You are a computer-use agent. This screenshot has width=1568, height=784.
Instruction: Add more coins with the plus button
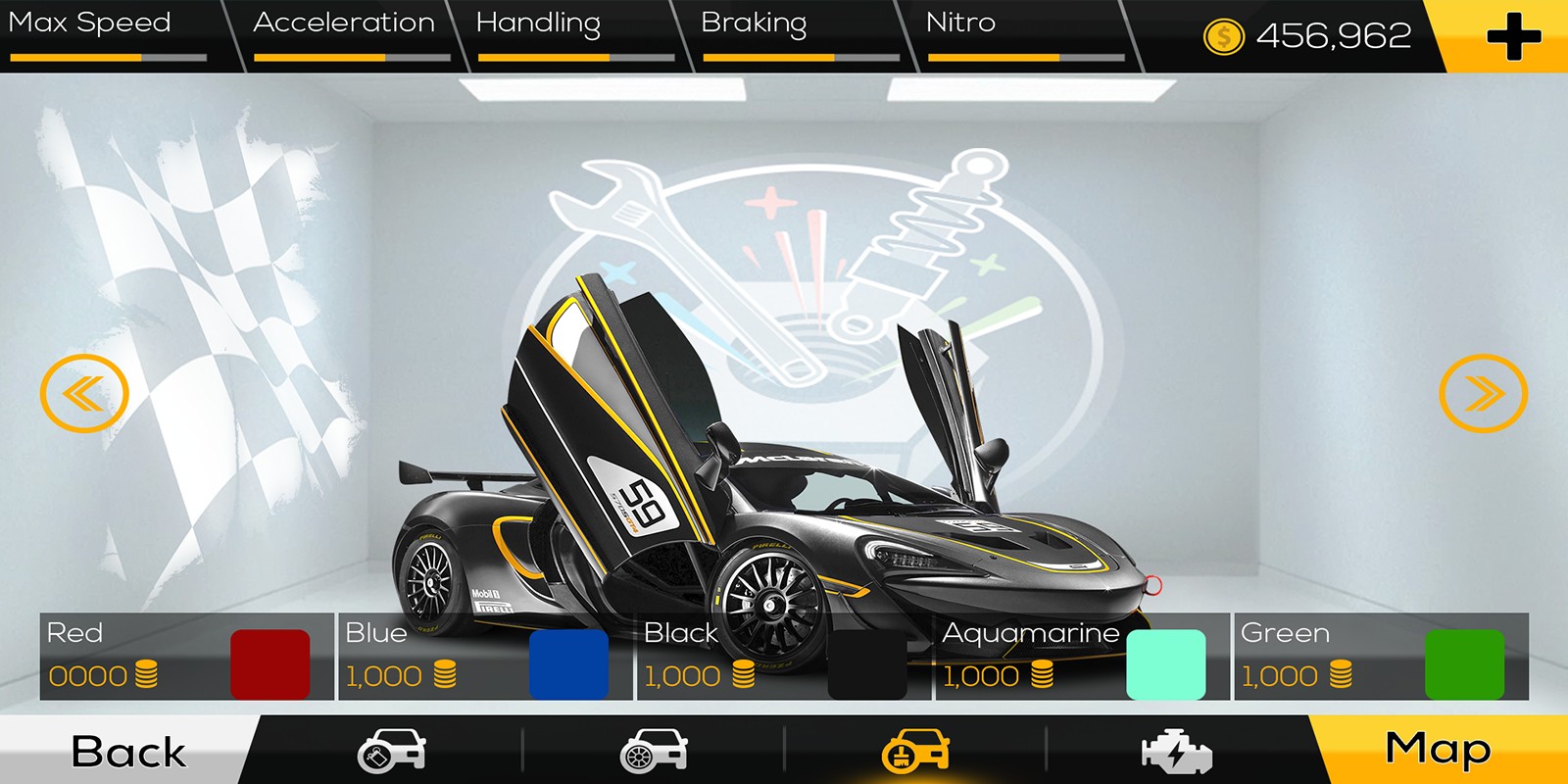pos(1512,36)
